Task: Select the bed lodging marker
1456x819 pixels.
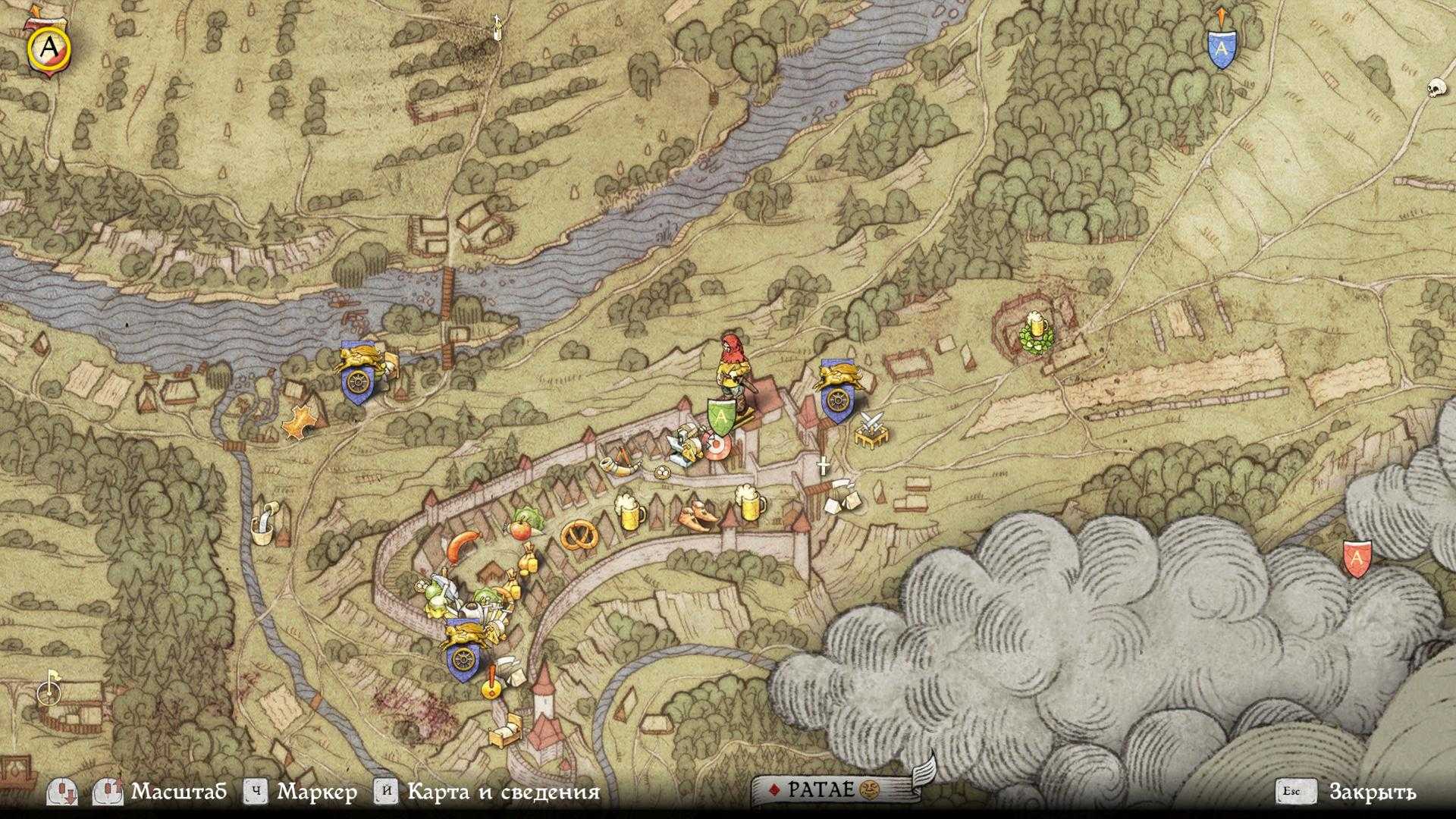Action: point(503,733)
